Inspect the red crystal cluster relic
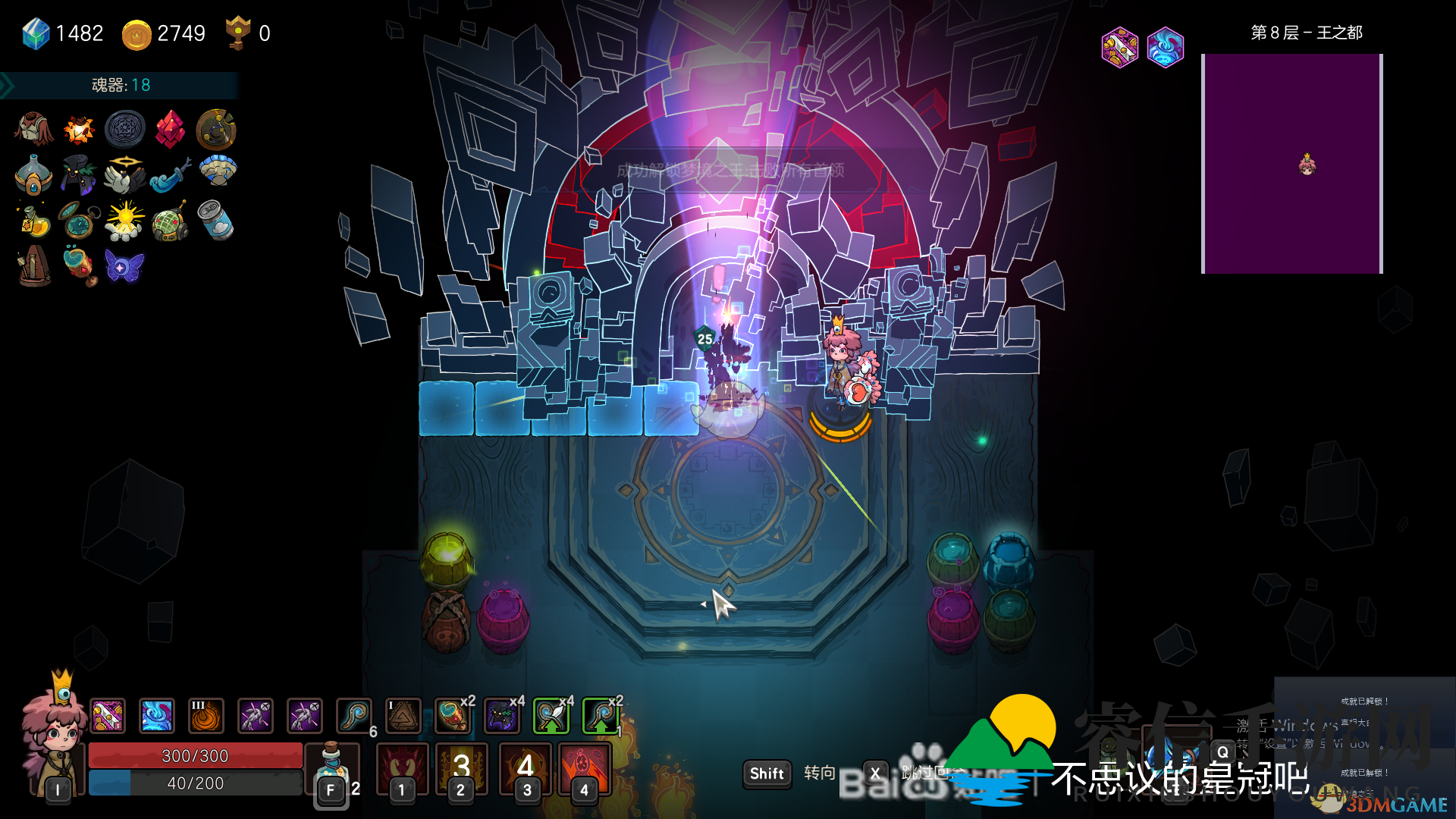Screen dimensions: 1456x819 click(170, 130)
